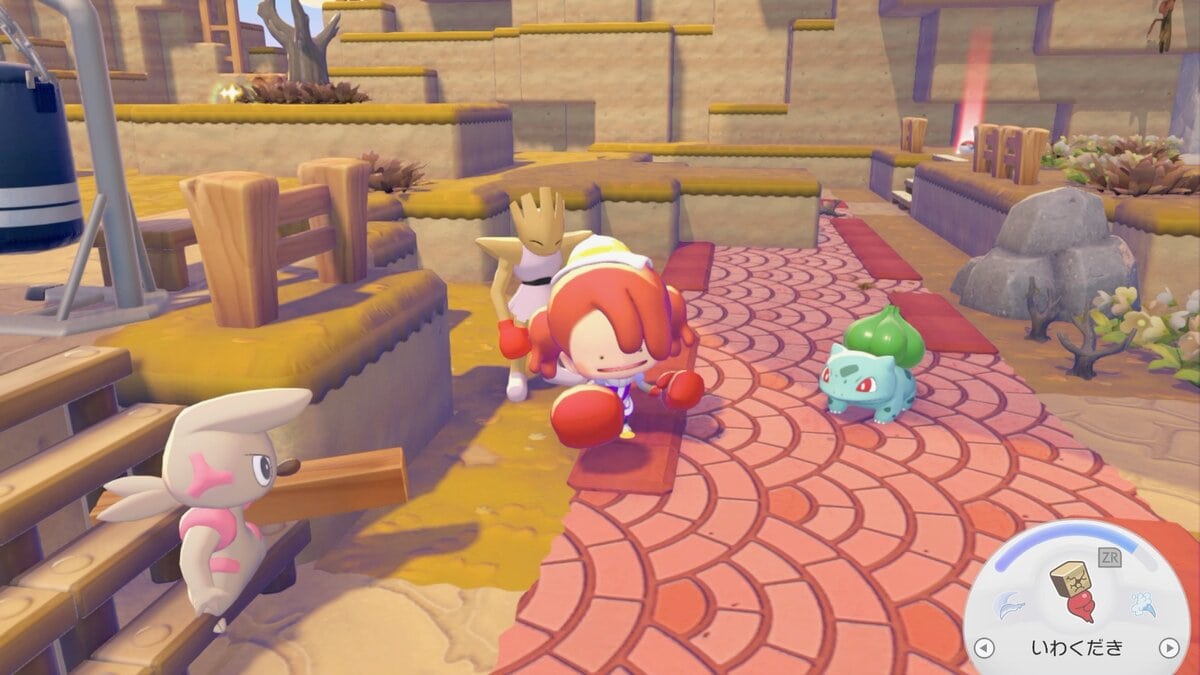The image size is (1200, 675).
Task: Click the right arrow to cycle moves
Action: tap(1167, 648)
